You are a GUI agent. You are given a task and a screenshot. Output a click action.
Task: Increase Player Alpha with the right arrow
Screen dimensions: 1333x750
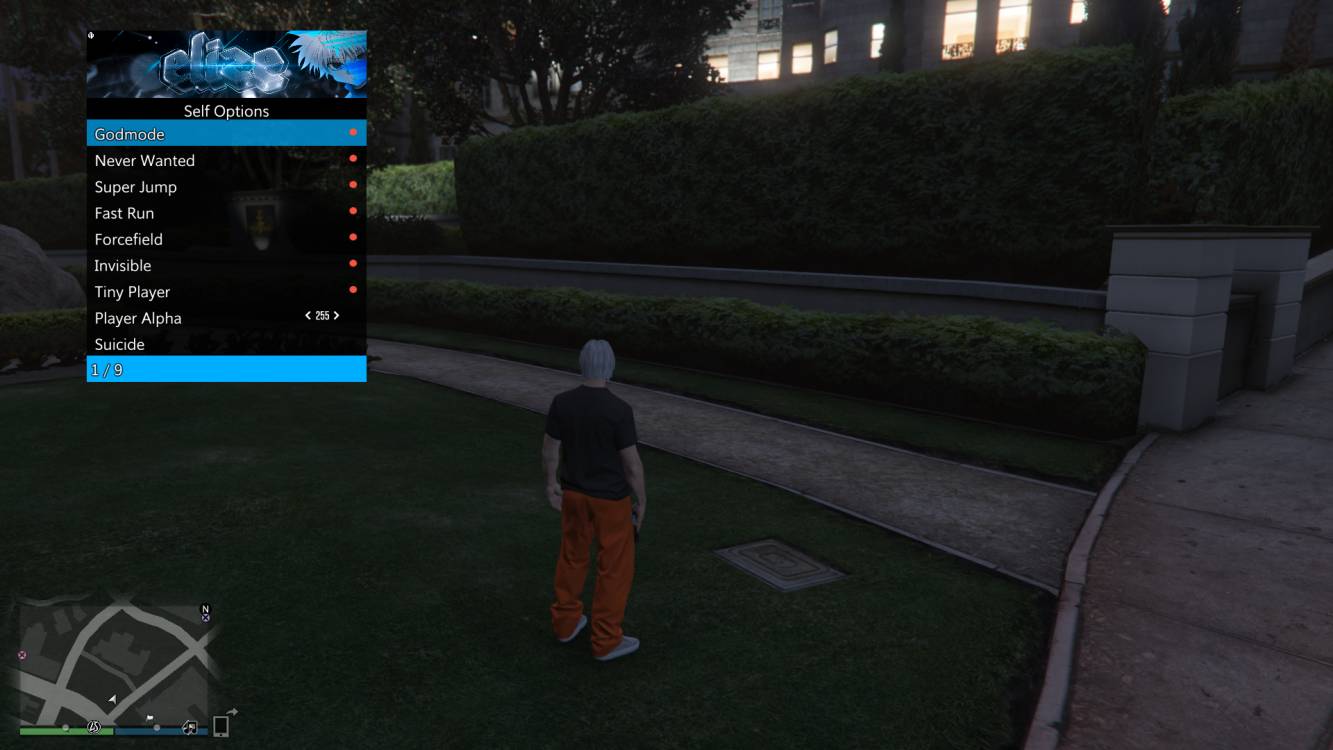(x=336, y=316)
